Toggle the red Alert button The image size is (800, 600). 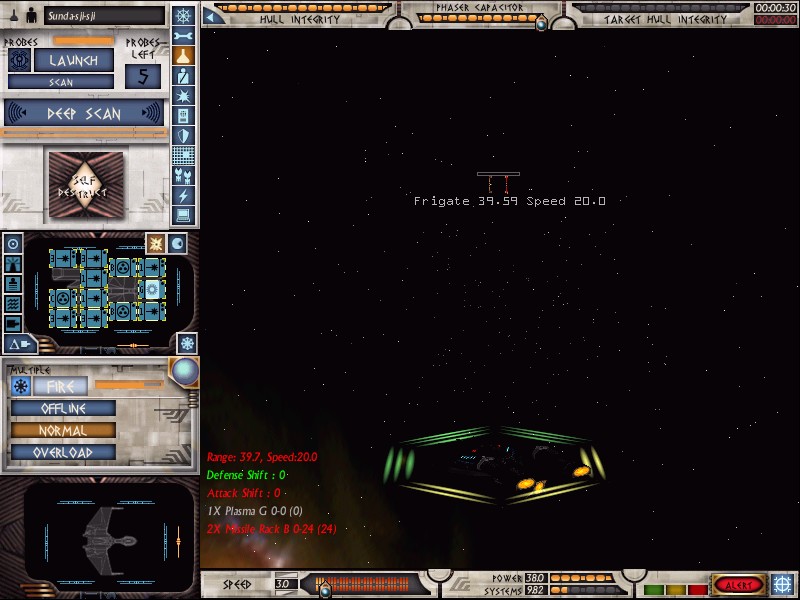click(738, 584)
